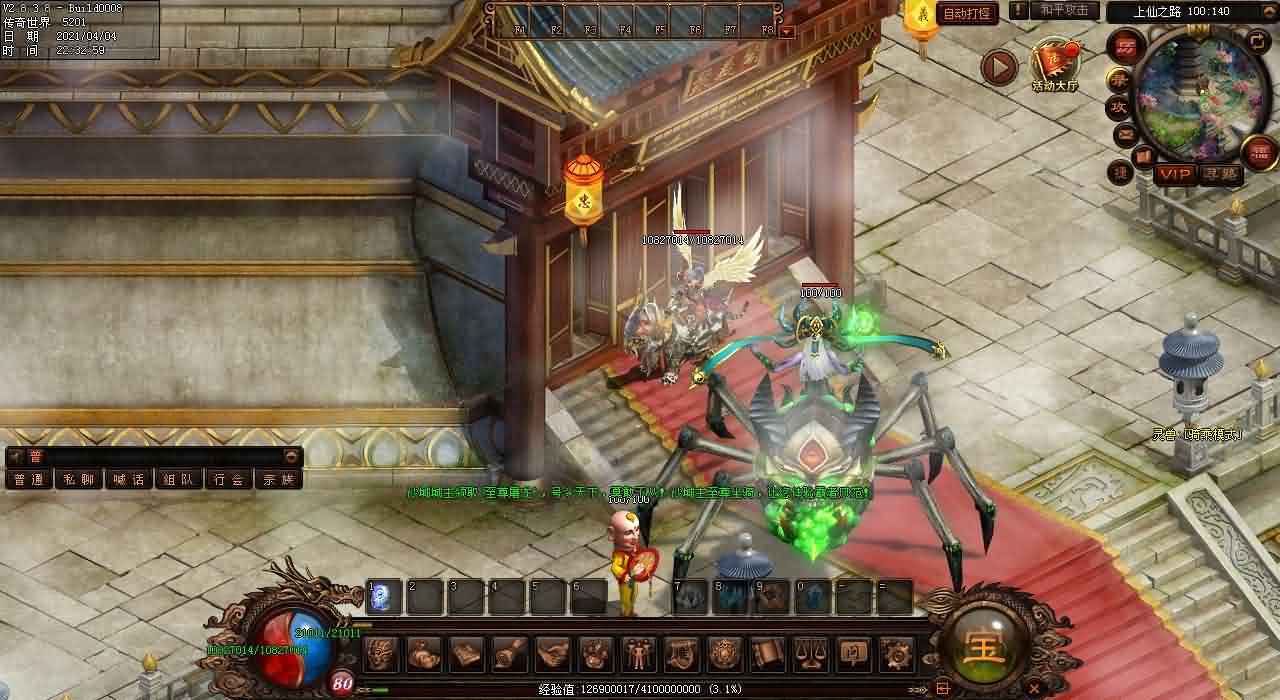Screen dimensions: 1280x700
Task: Select the 宗族 clan chat tab
Action: [x=278, y=479]
